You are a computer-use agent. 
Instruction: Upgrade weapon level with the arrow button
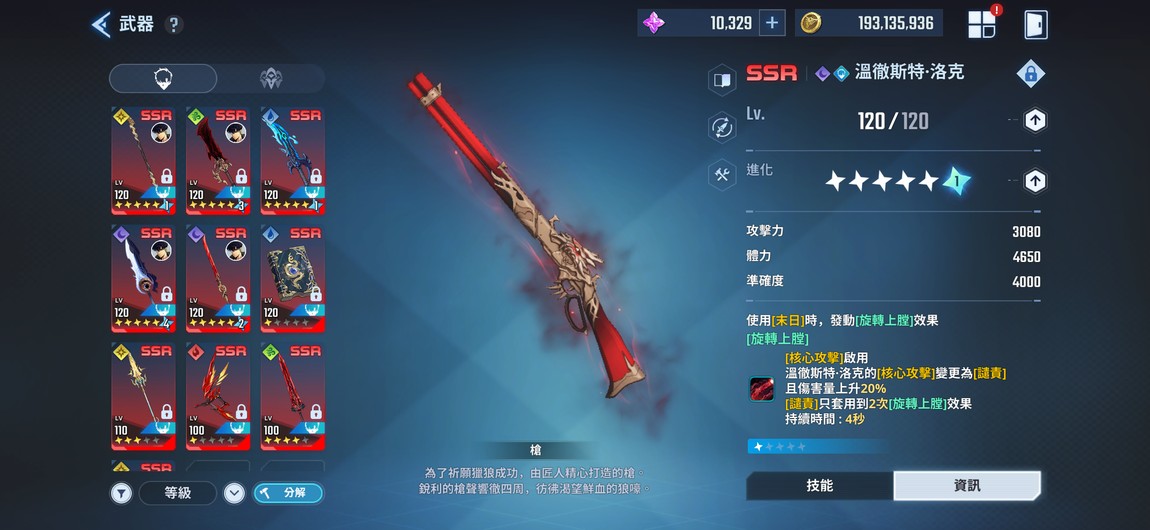[1035, 121]
